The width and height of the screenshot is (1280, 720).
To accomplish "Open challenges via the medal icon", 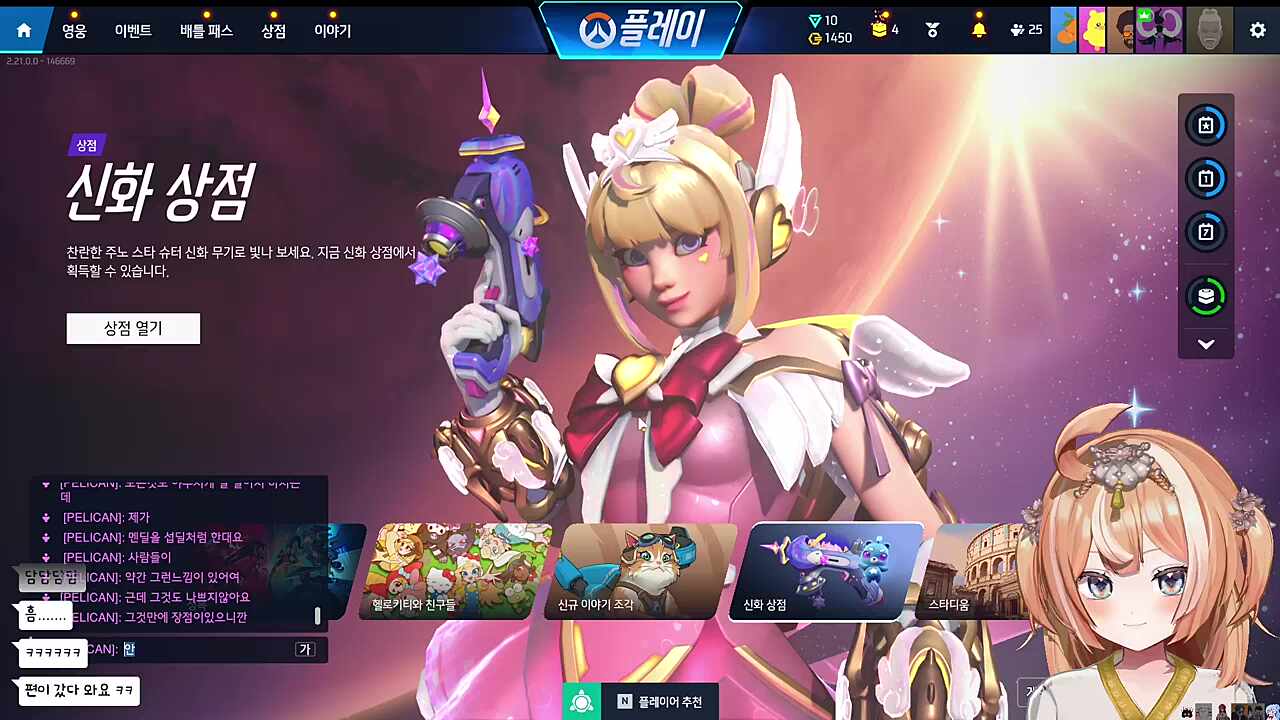I will [x=931, y=29].
